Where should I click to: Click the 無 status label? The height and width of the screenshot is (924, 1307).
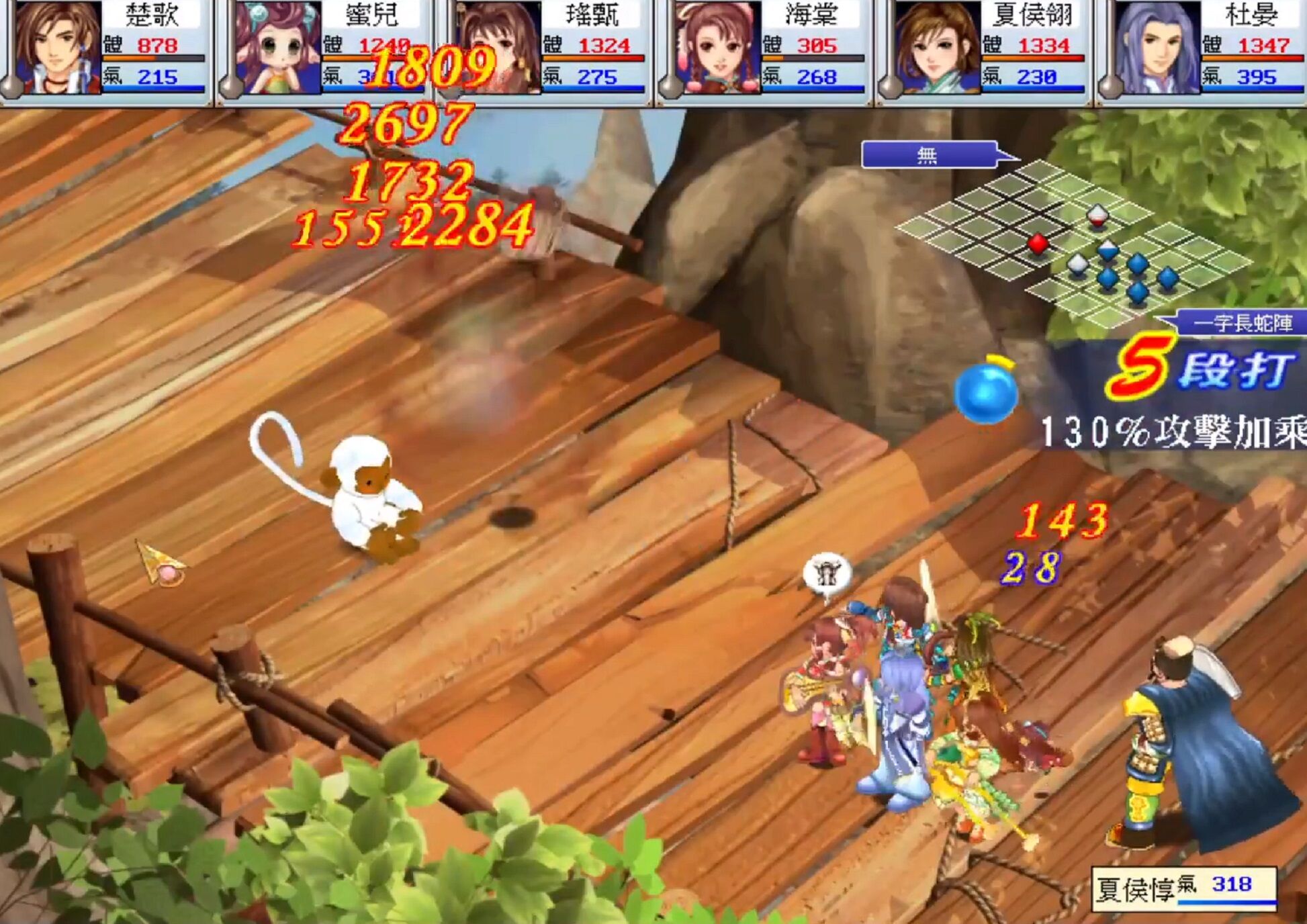tap(928, 156)
